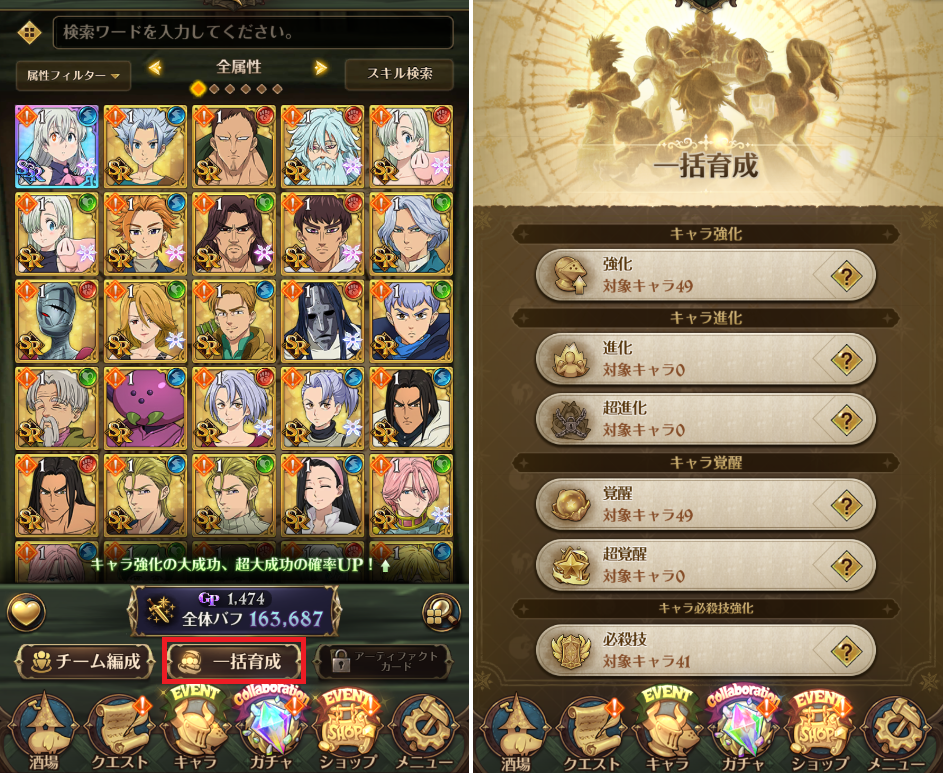Image resolution: width=944 pixels, height=773 pixels.
Task: Show help for the 超覚醒 row
Action: pos(846,563)
